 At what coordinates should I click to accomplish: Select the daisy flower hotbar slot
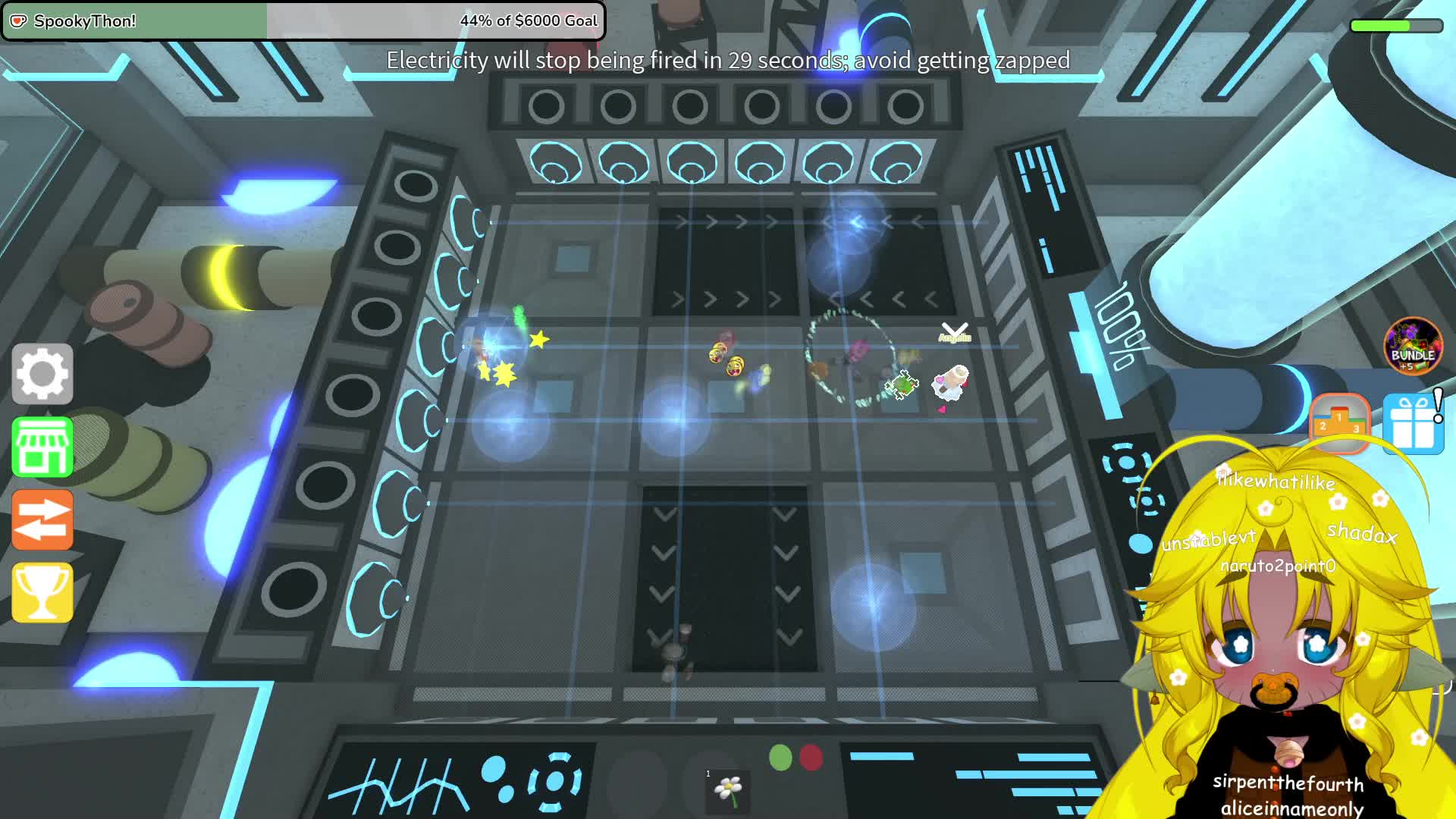[728, 789]
